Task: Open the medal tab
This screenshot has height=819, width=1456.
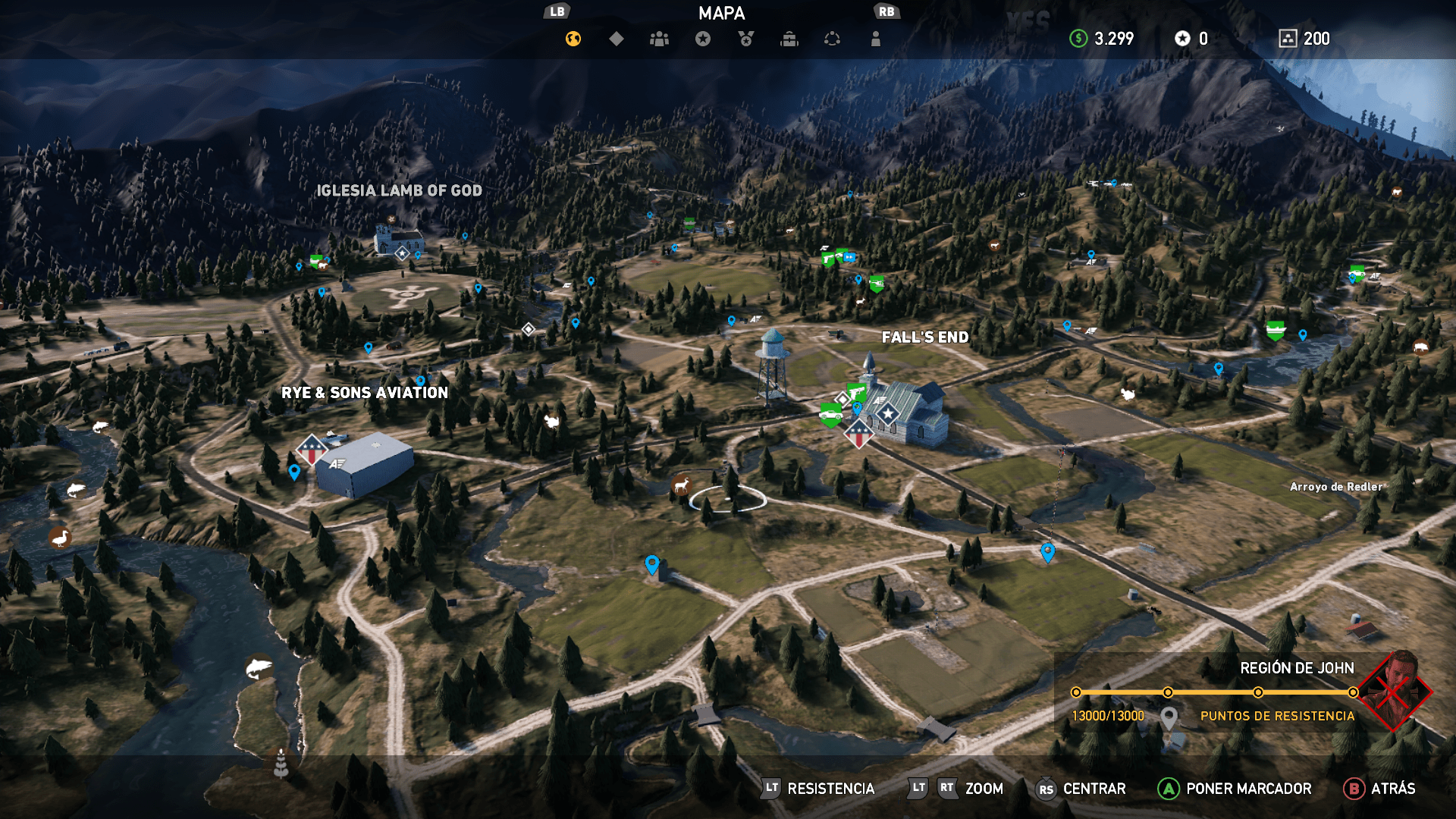Action: click(746, 39)
